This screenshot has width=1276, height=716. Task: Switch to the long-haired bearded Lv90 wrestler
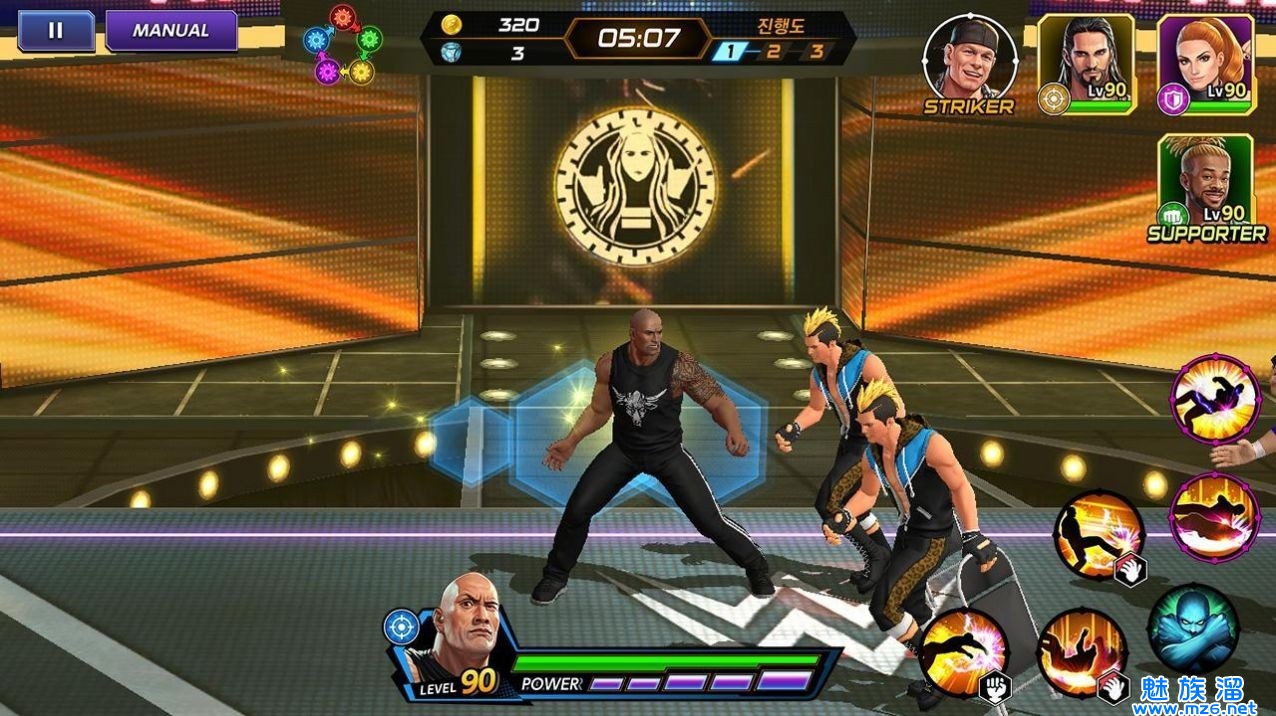[x=1085, y=63]
